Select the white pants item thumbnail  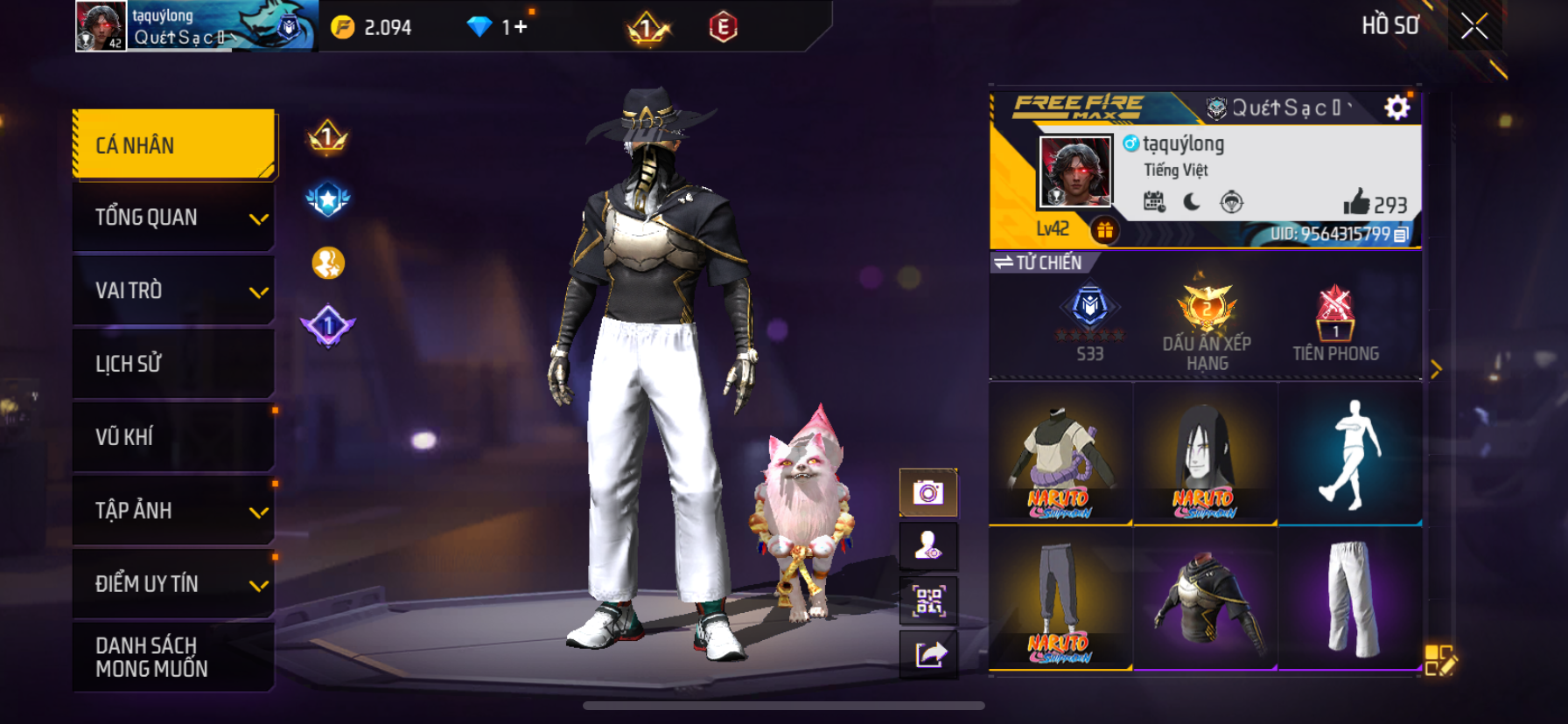1350,598
